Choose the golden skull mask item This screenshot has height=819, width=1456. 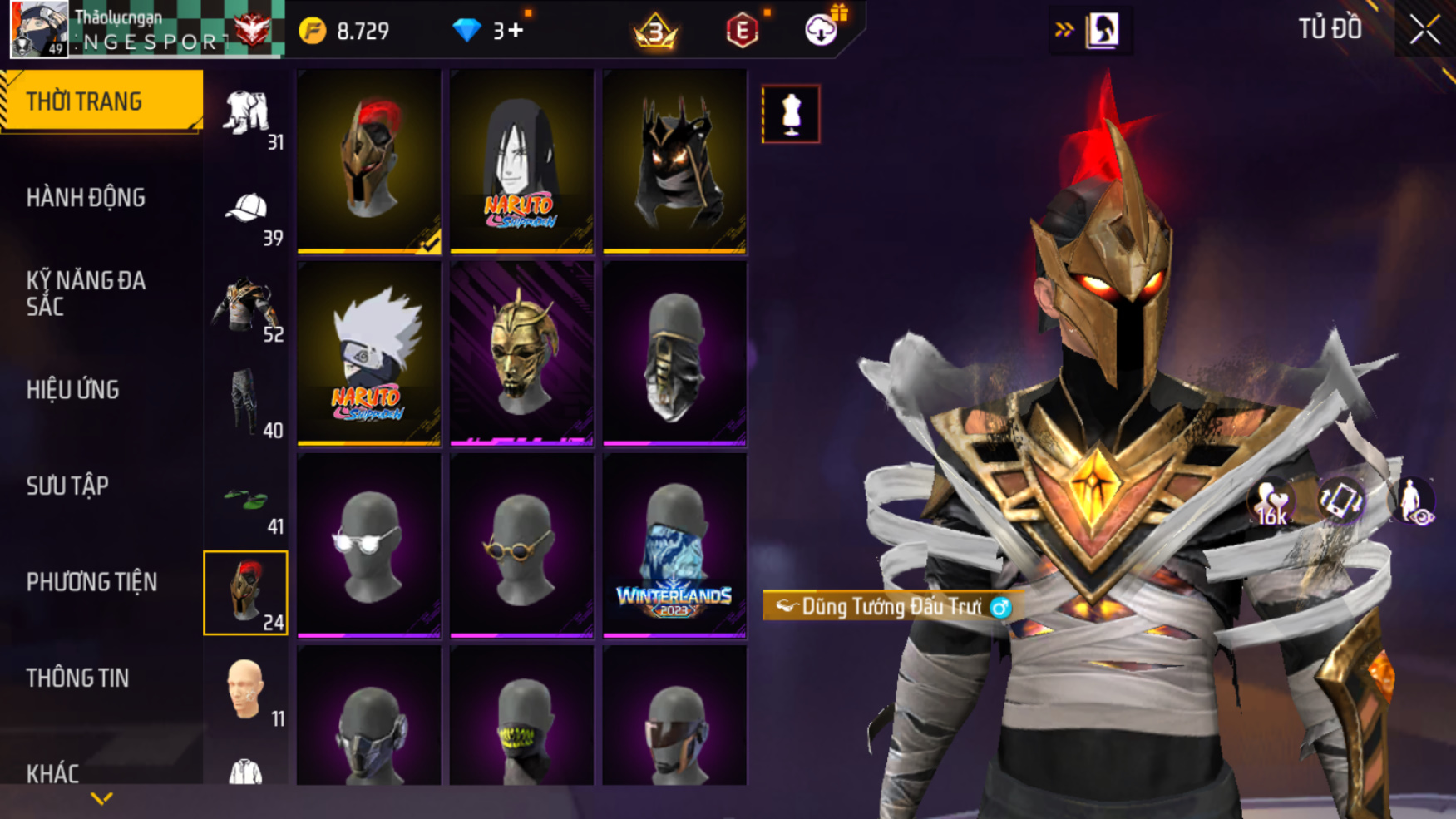(x=521, y=353)
